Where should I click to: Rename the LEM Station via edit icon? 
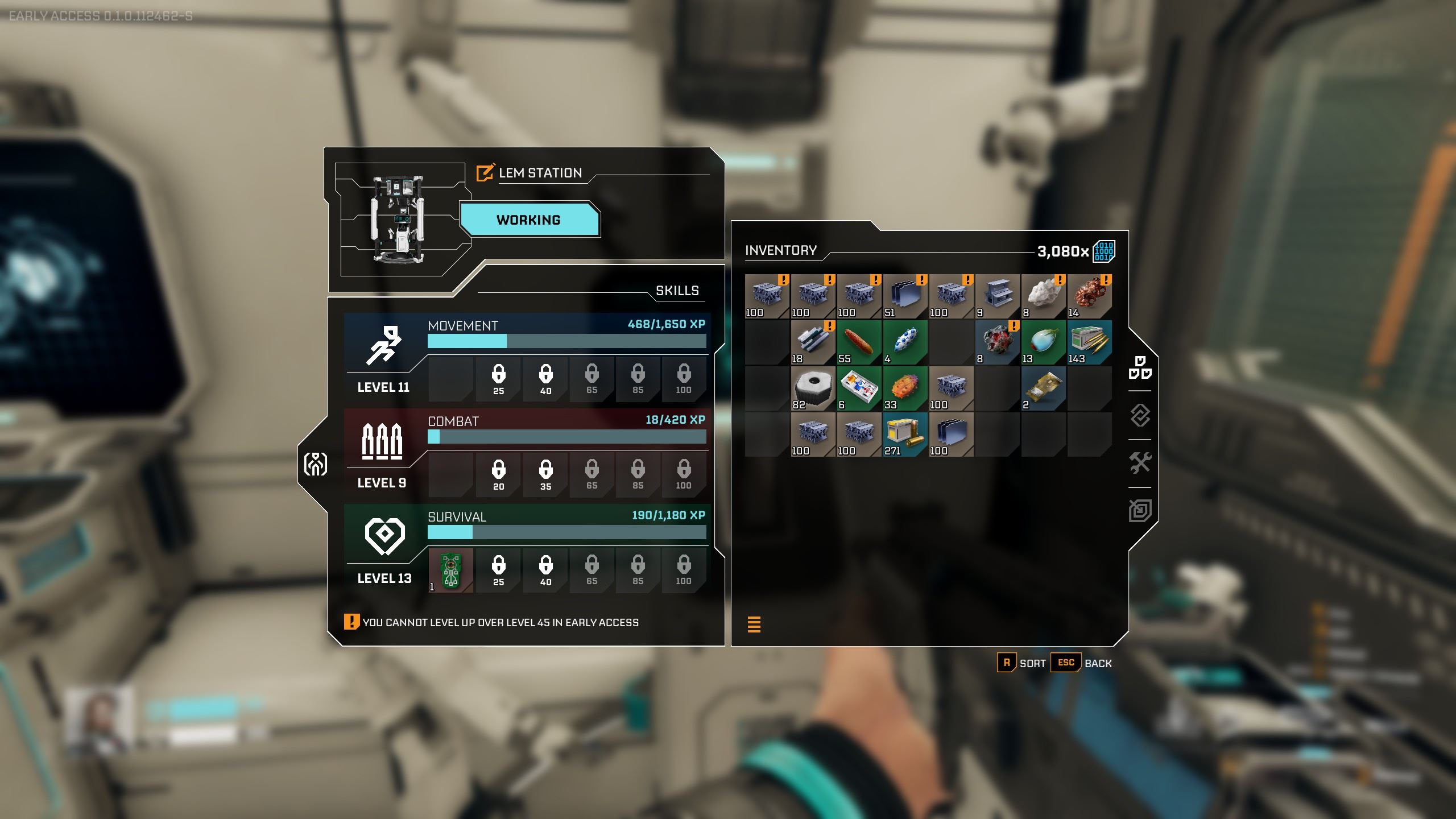pos(485,172)
